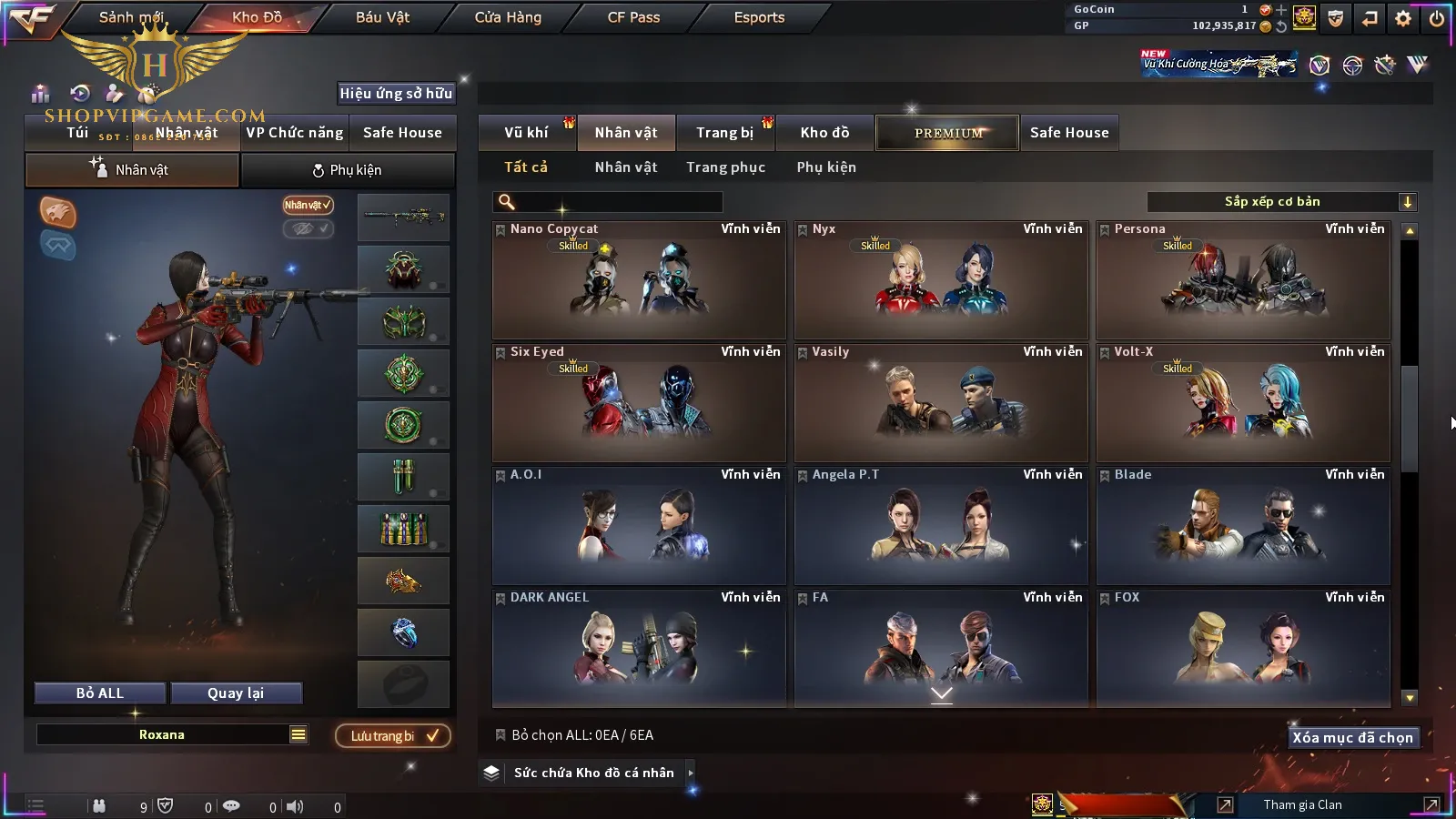This screenshot has width=1456, height=819.
Task: Select the Phụ kiện filter
Action: point(826,167)
